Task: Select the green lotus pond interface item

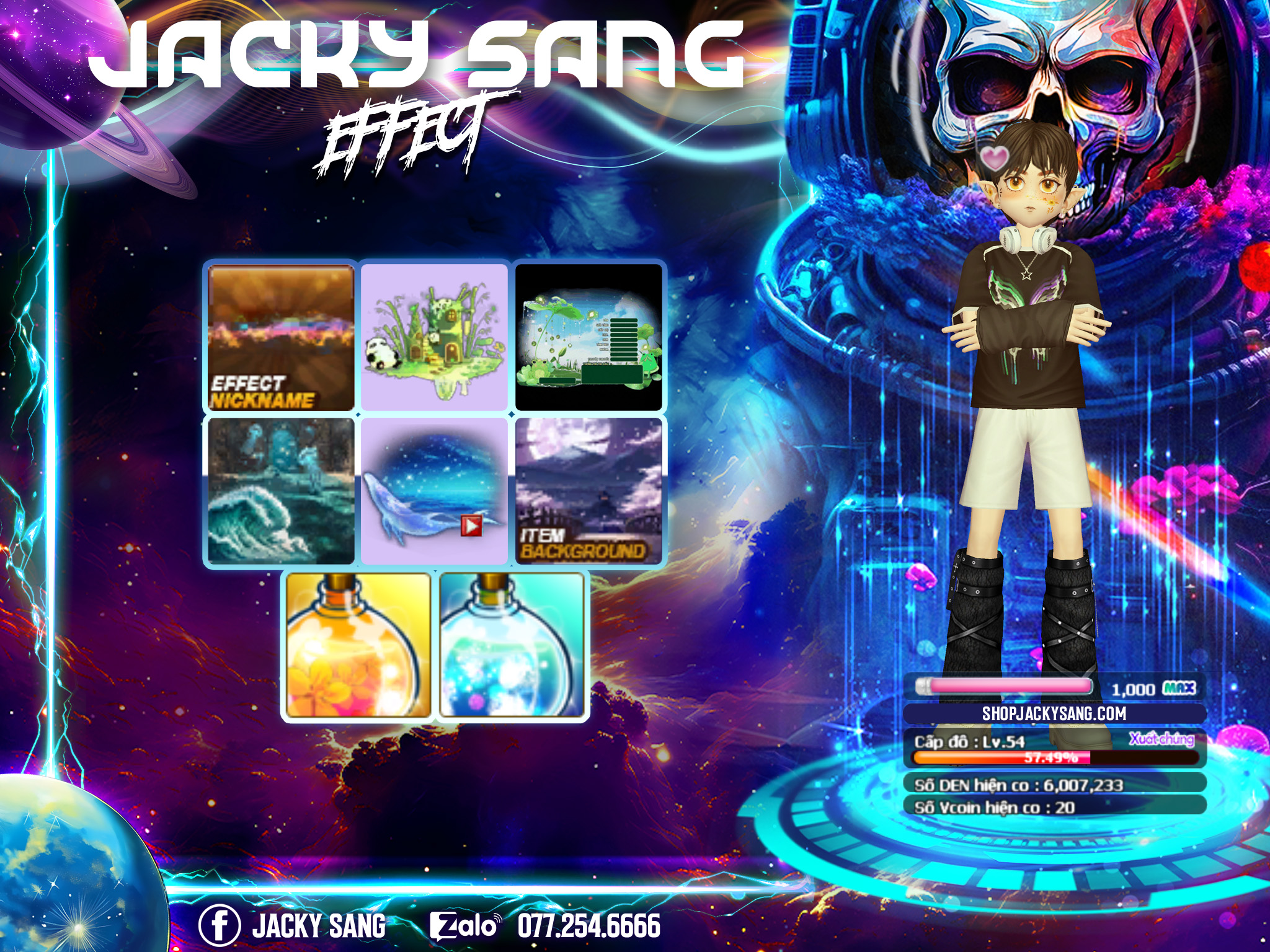Action: click(588, 337)
